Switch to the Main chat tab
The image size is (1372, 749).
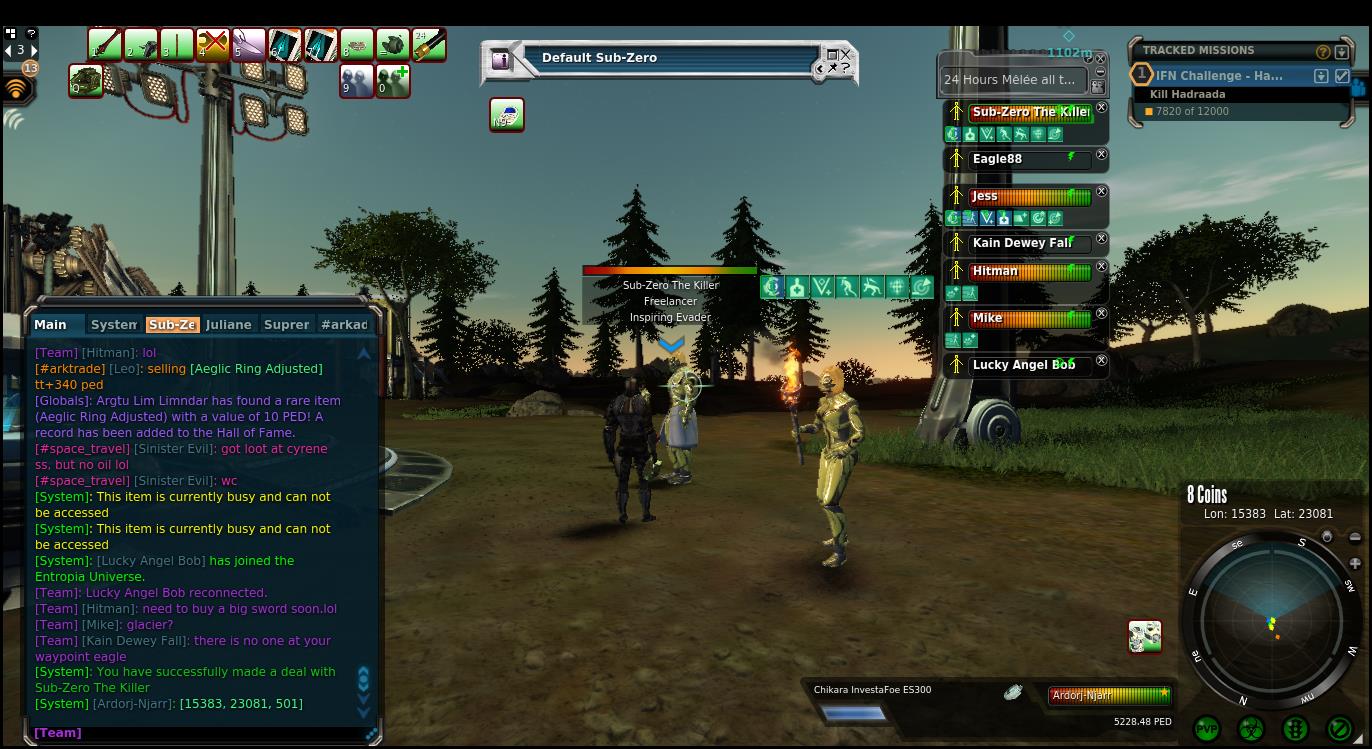click(51, 325)
